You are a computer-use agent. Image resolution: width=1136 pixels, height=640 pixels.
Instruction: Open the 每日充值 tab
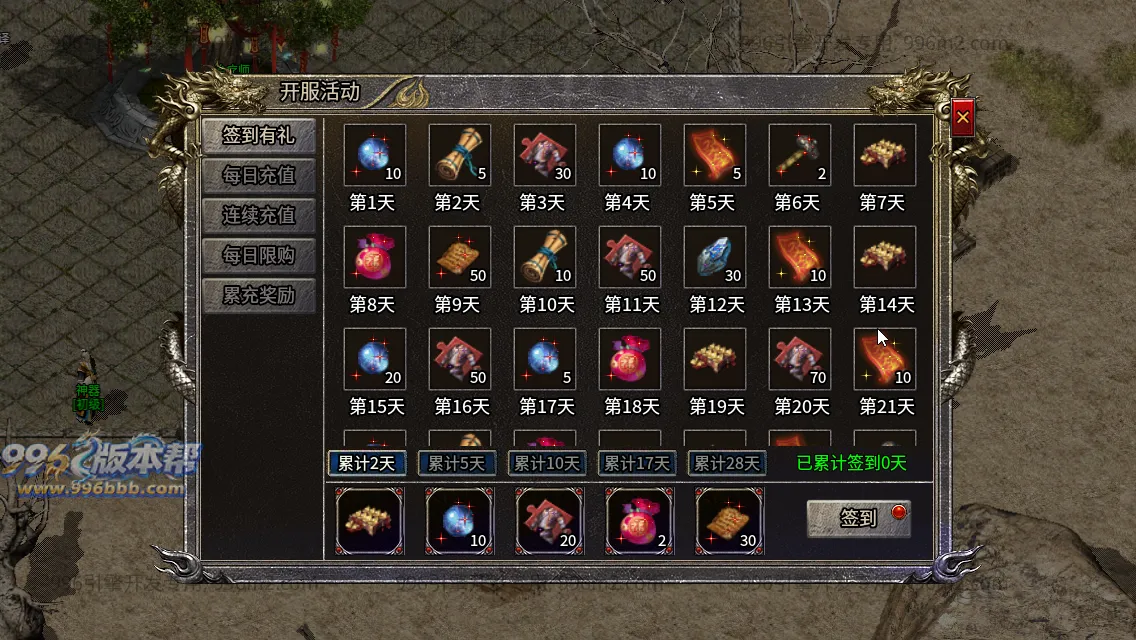tap(259, 176)
